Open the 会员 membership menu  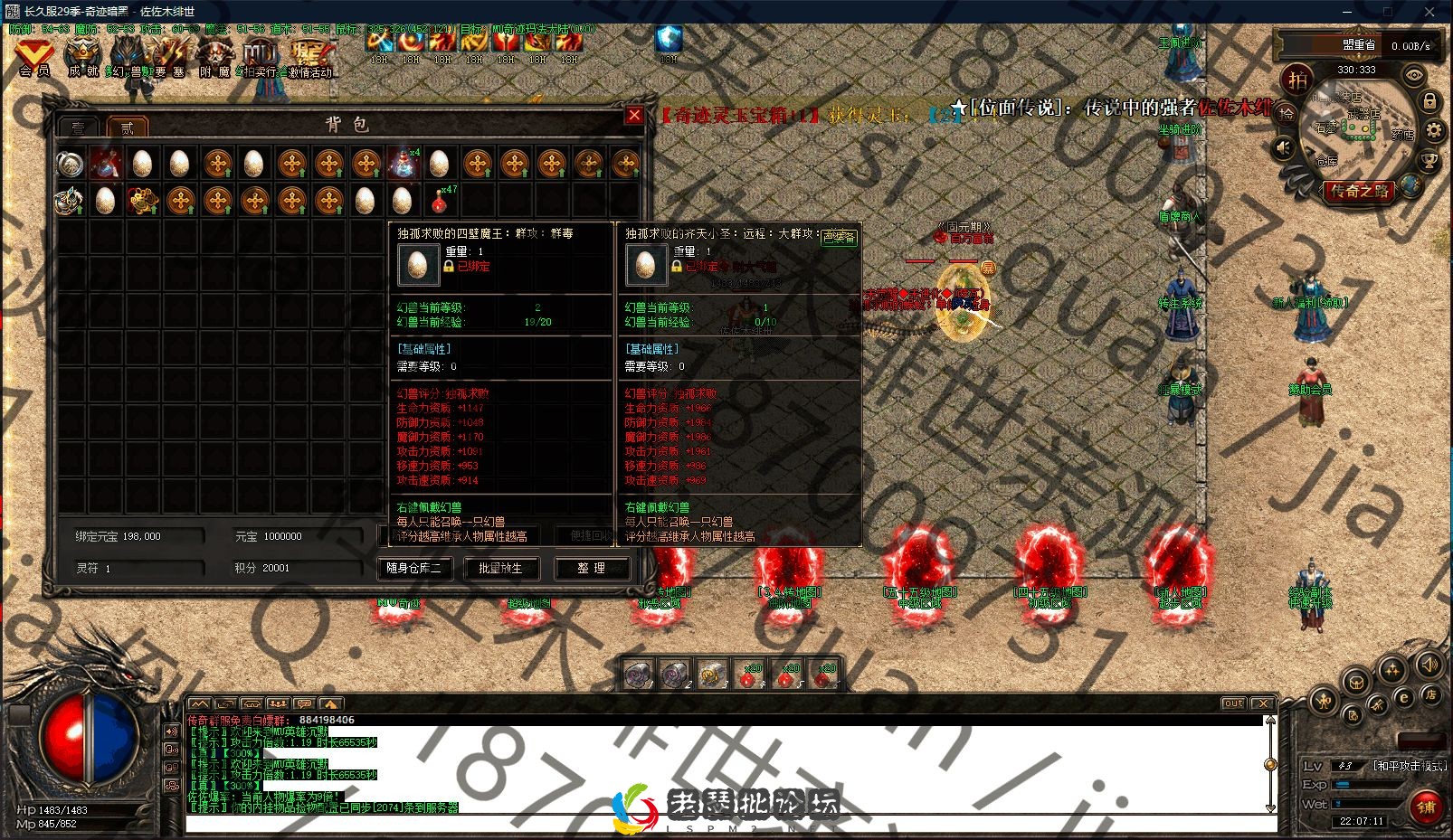34,57
